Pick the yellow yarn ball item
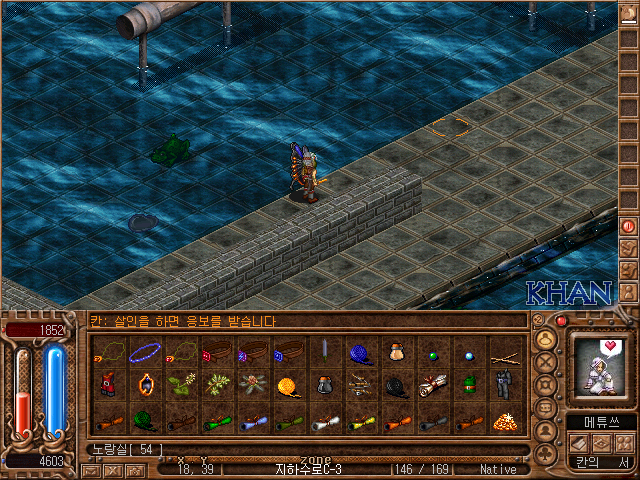This screenshot has height=480, width=640. point(288,384)
